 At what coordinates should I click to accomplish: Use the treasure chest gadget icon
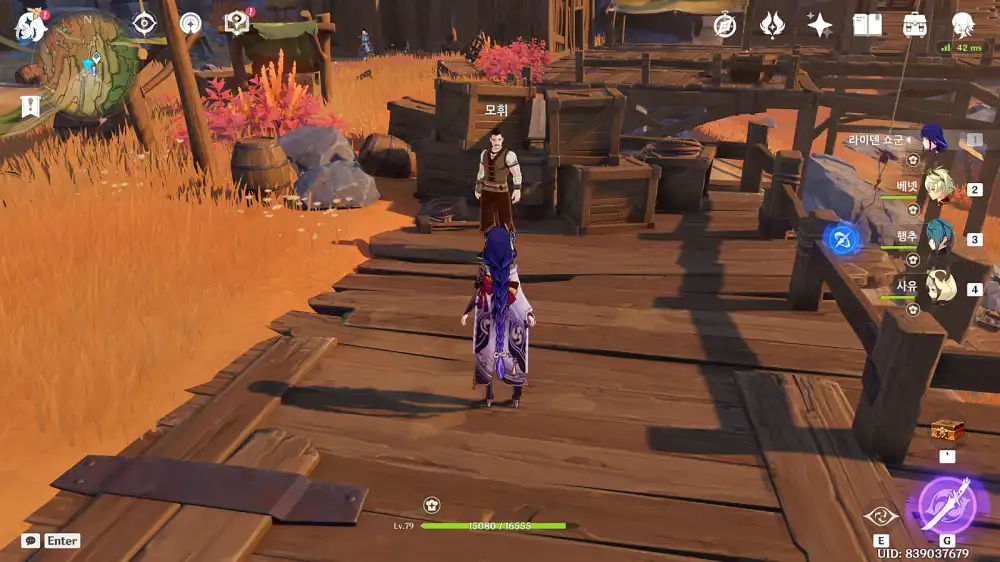[x=947, y=431]
